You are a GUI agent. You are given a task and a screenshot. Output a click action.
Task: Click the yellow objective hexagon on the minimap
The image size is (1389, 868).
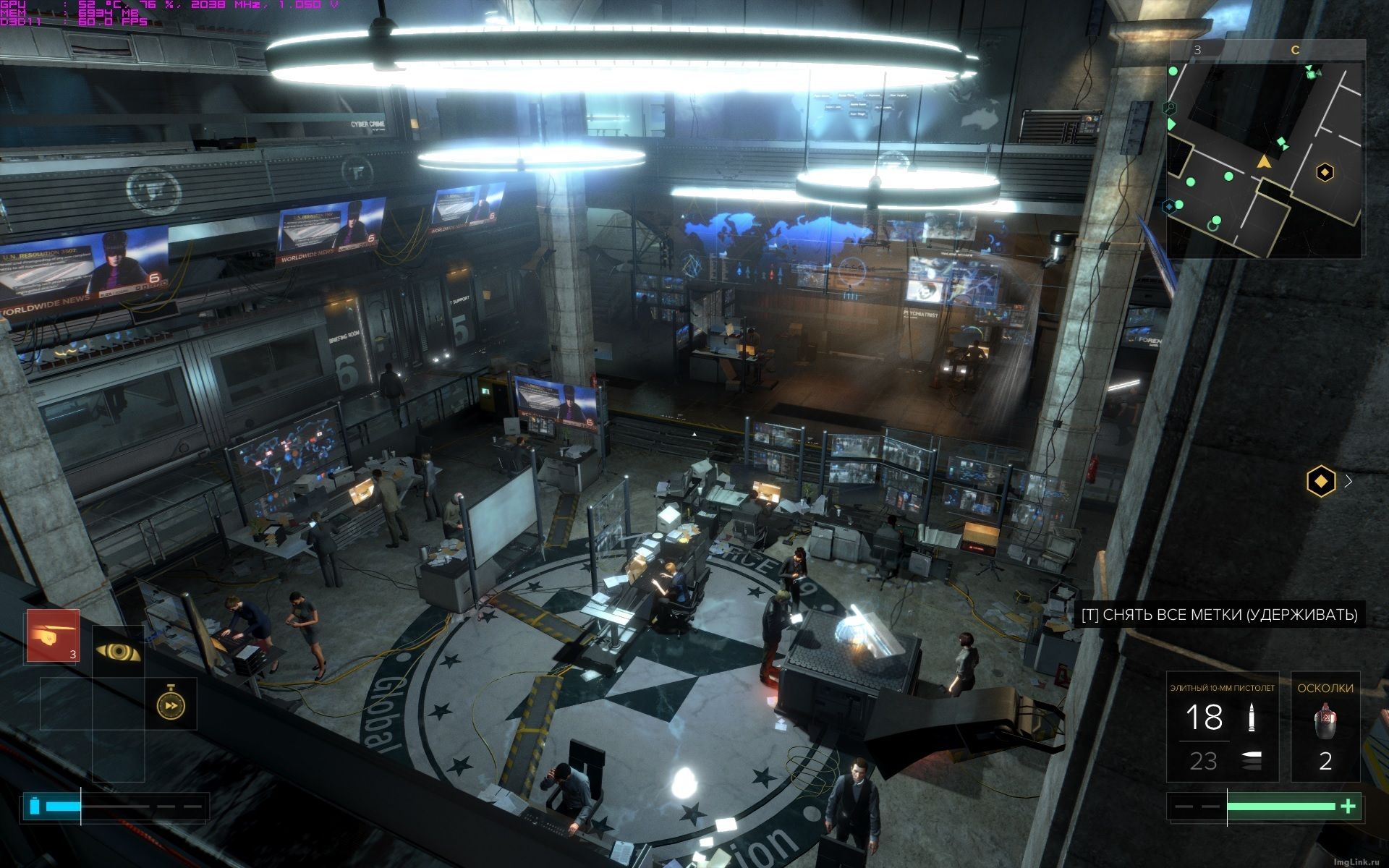pyautogui.click(x=1325, y=172)
